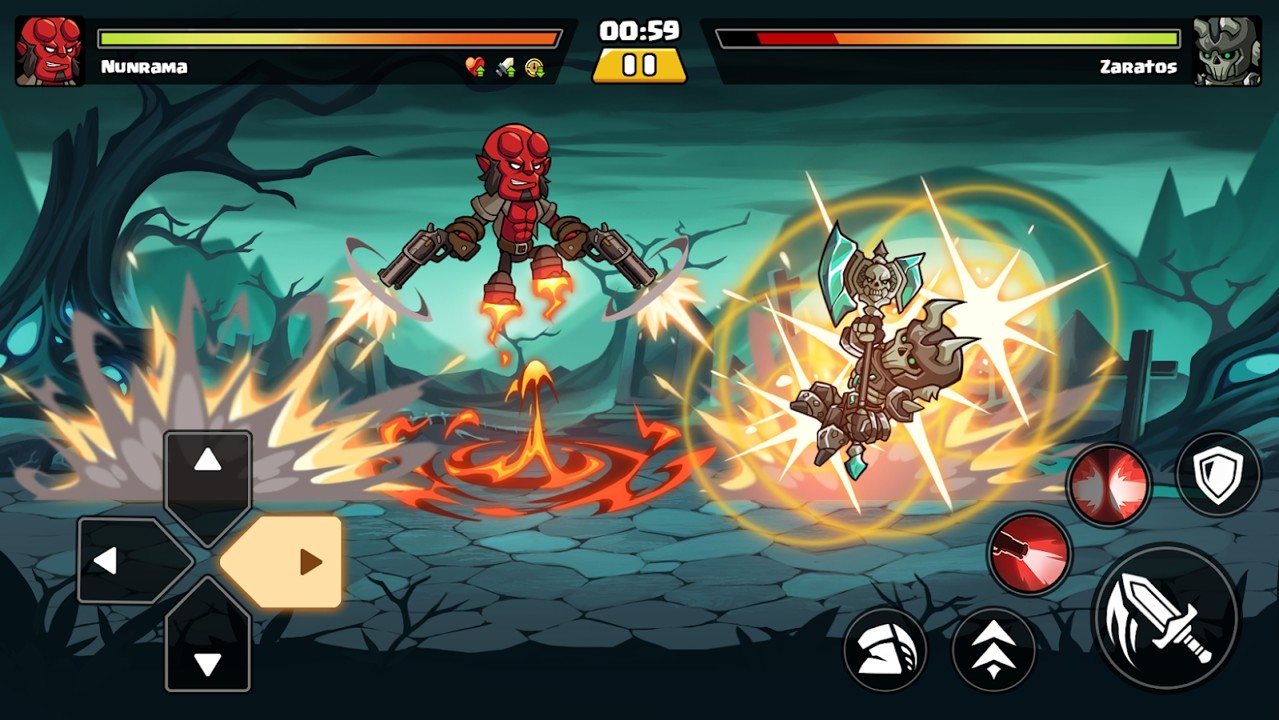Click Nunrama's red demon portrait
The height and width of the screenshot is (720, 1279).
coord(49,50)
